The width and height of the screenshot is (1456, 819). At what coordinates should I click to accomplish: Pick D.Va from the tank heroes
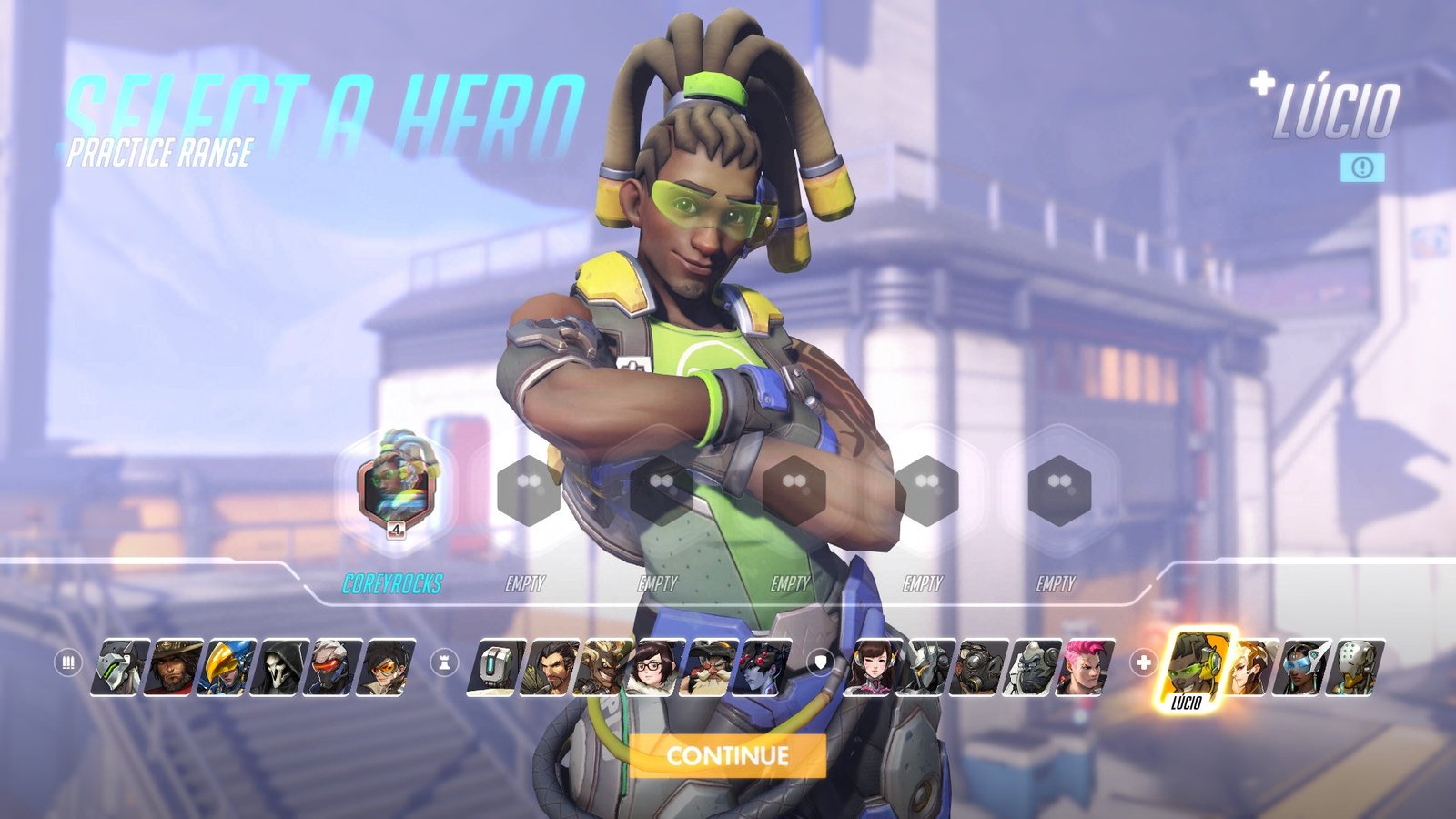coord(875,667)
